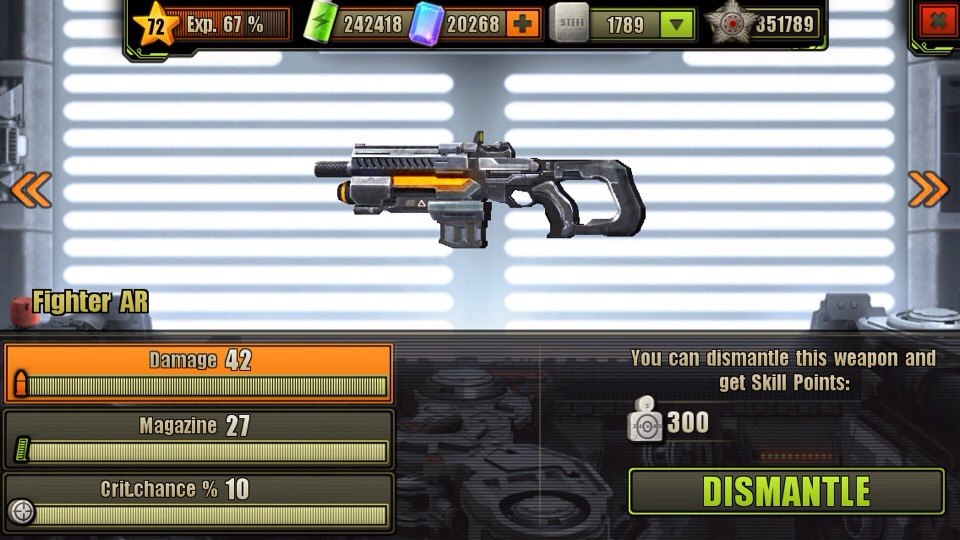Dismantle the Fighter AR weapon
This screenshot has width=960, height=540.
pos(786,491)
